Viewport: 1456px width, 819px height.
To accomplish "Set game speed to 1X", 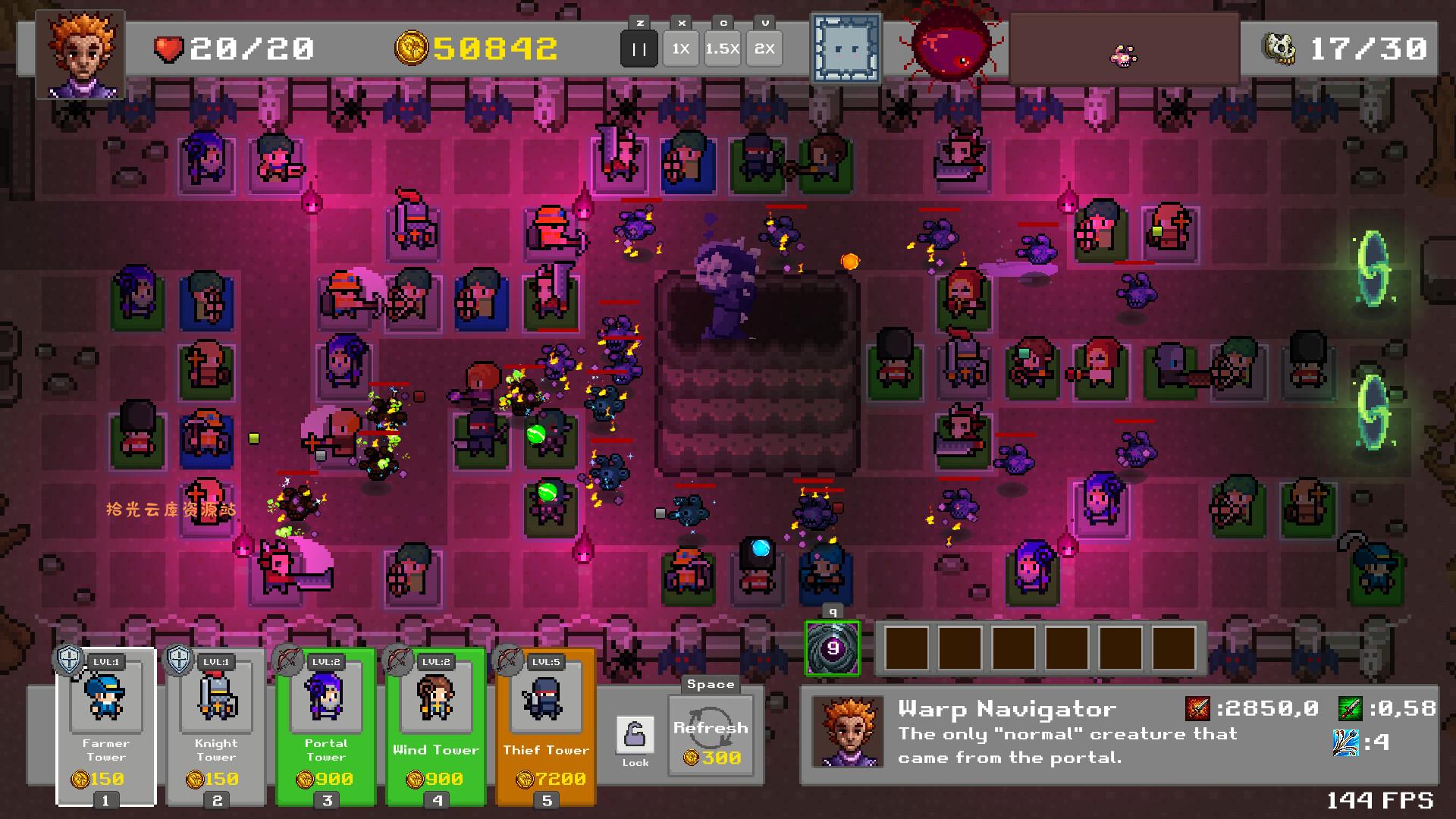I will click(x=680, y=49).
